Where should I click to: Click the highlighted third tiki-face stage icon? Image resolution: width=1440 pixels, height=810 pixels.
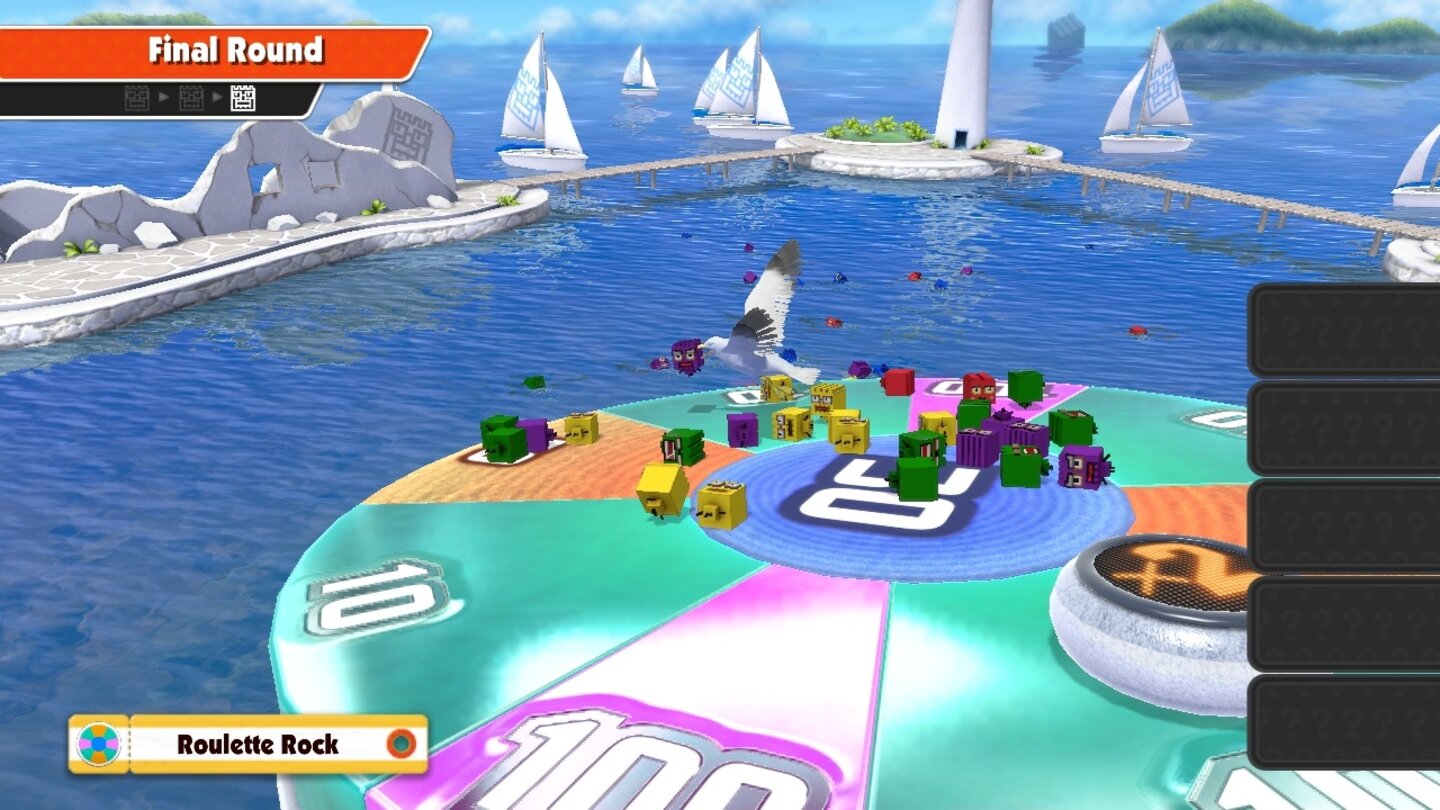pos(243,98)
